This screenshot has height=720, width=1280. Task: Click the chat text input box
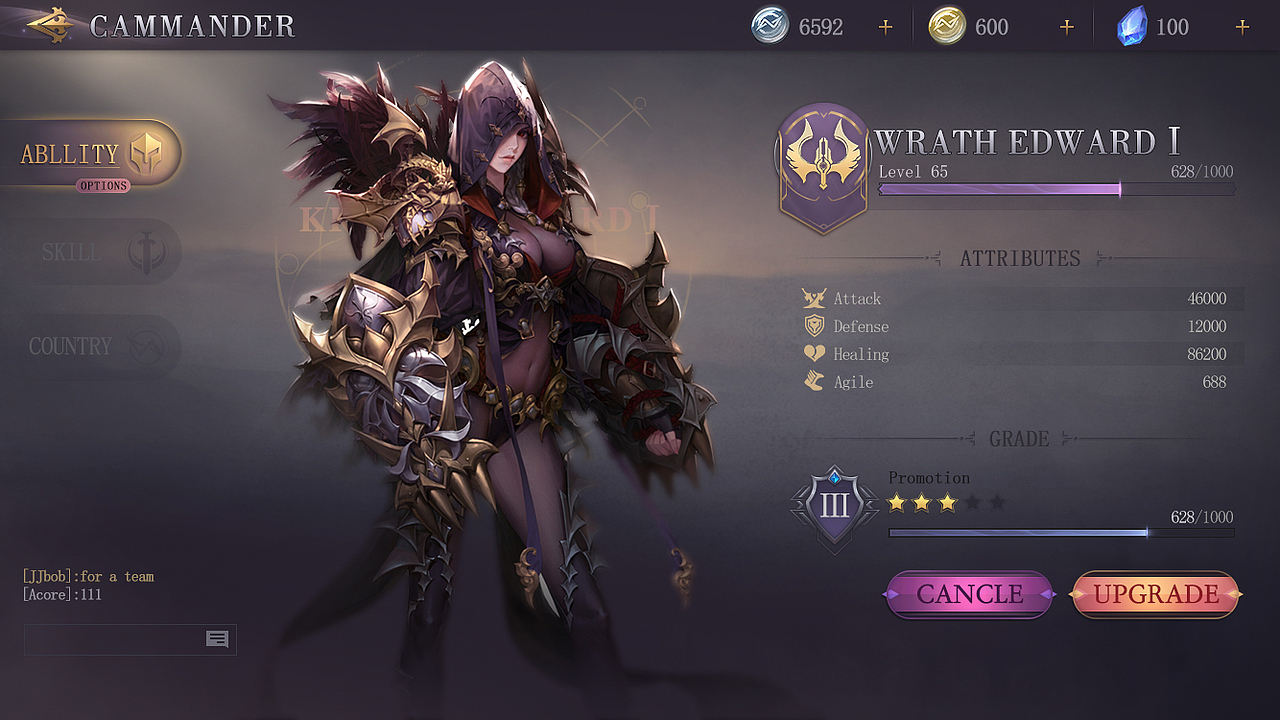point(114,639)
